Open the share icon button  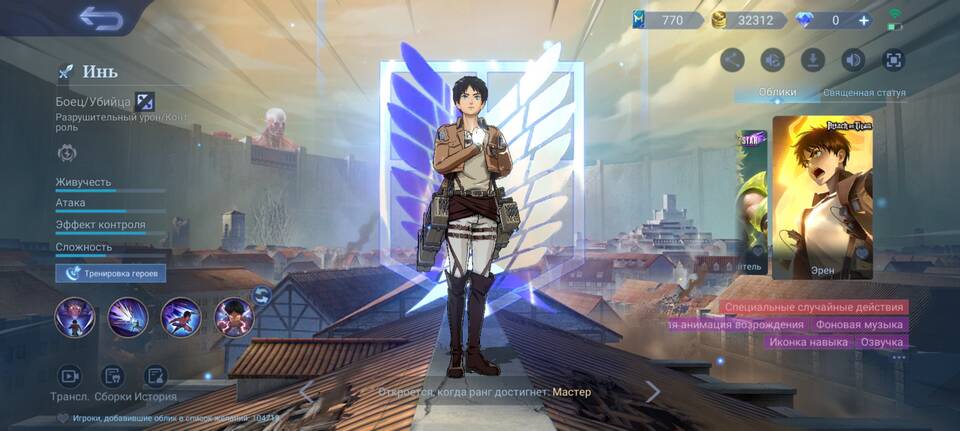pyautogui.click(x=733, y=60)
